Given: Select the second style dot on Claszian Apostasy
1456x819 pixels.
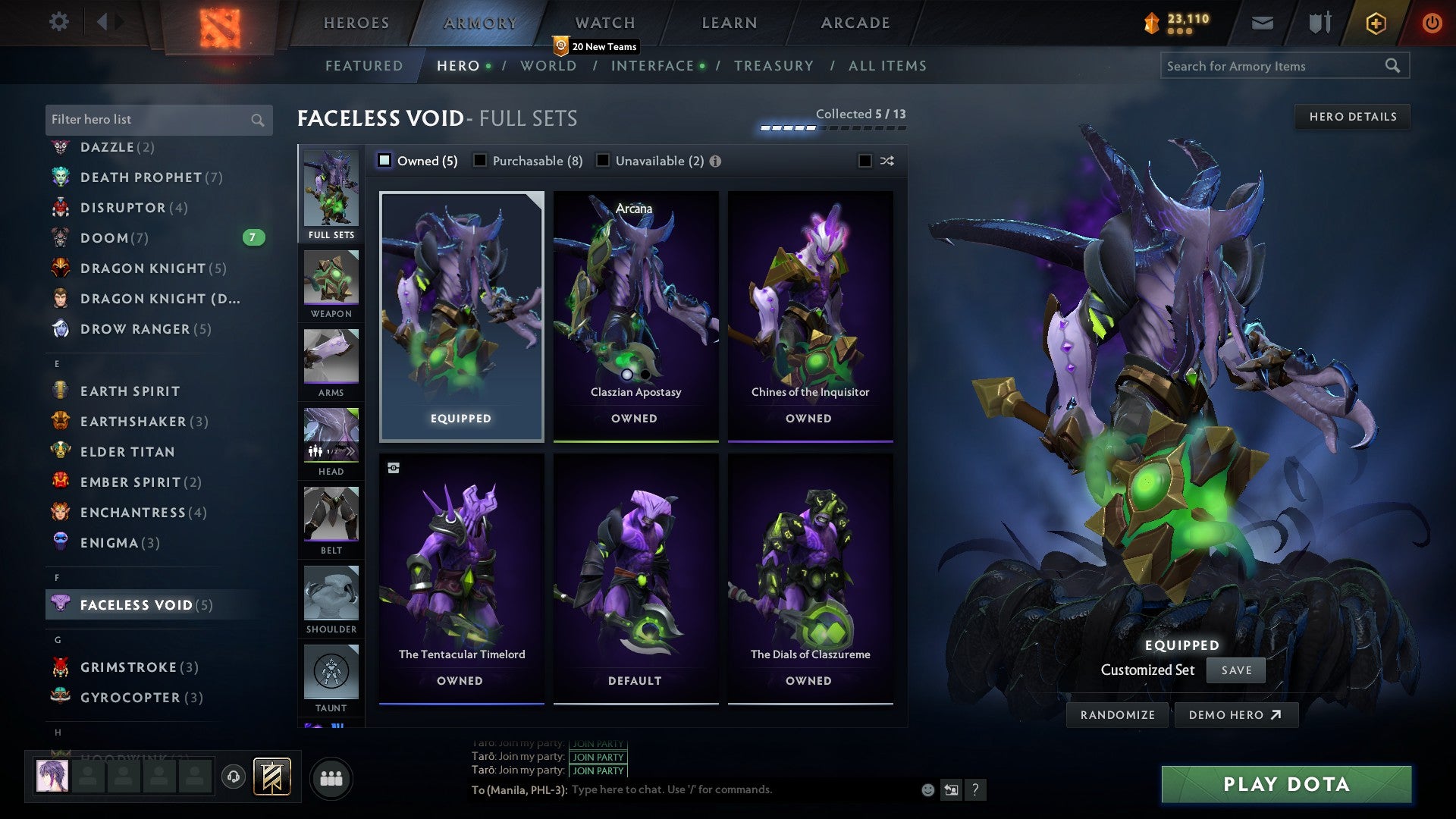Looking at the screenshot, I should coord(645,375).
